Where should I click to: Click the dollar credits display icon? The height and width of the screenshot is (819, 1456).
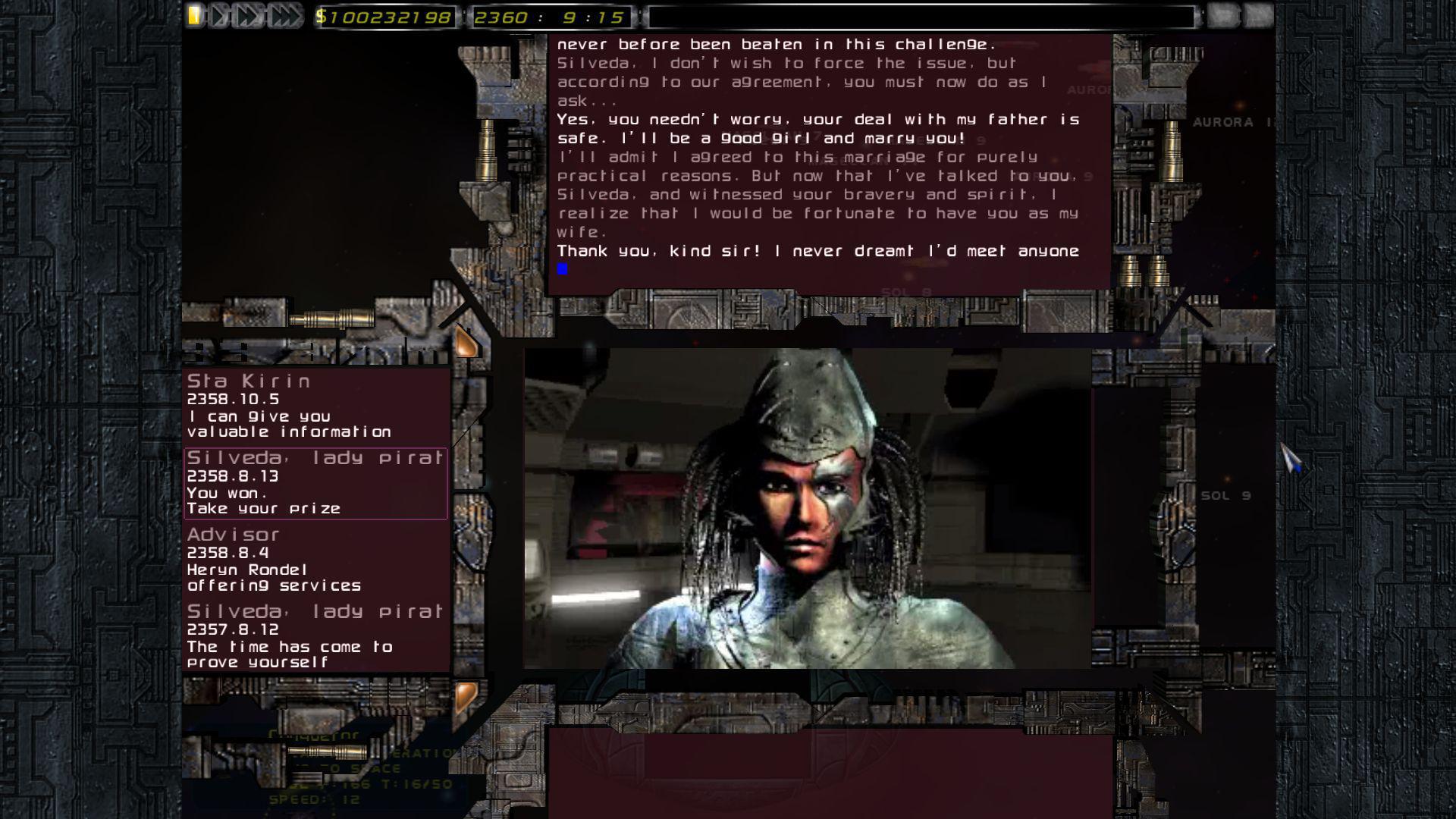click(322, 15)
